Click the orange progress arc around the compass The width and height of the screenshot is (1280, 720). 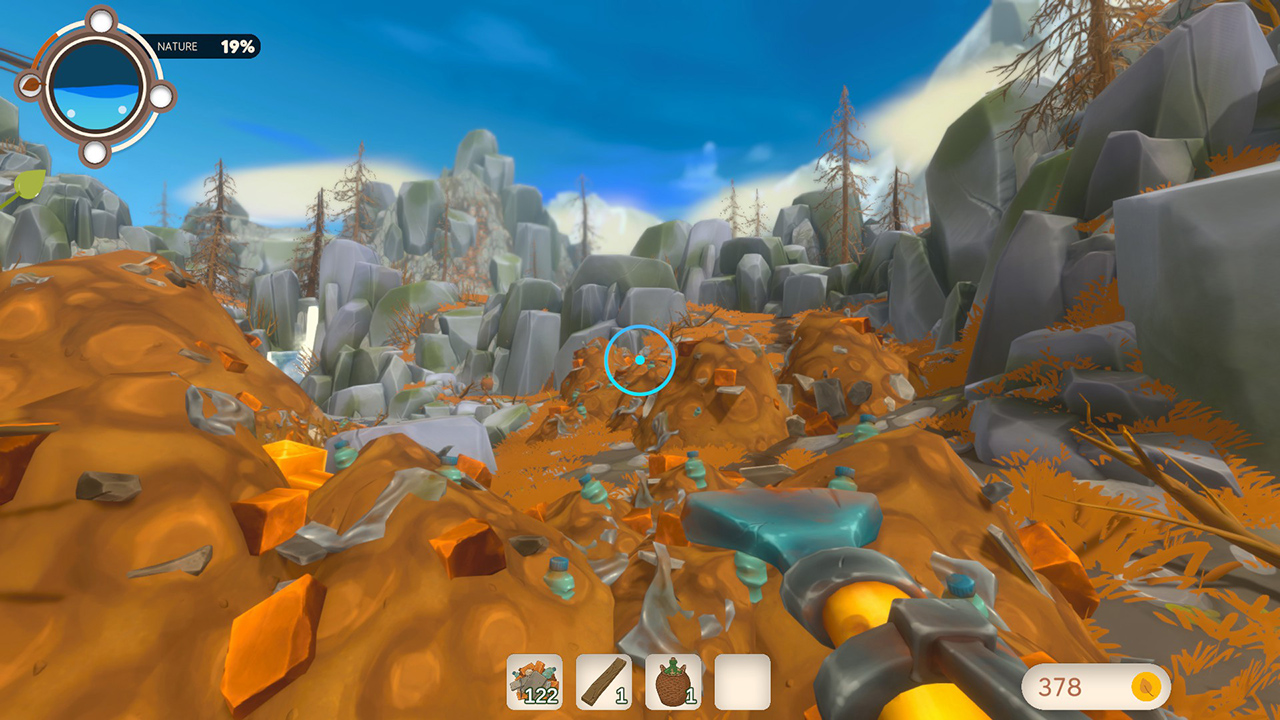click(42, 48)
